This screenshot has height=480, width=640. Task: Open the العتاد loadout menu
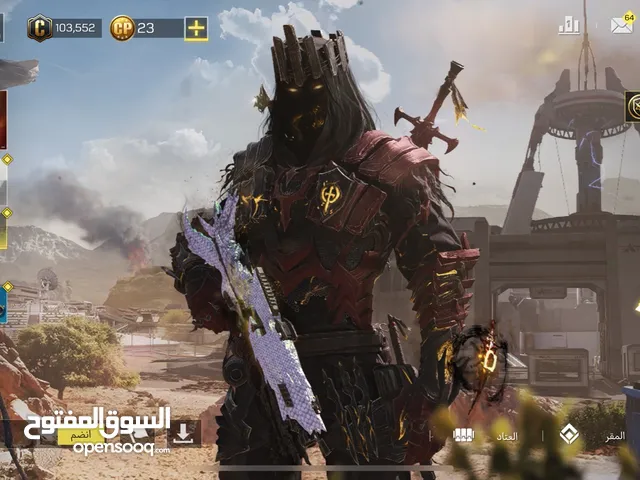[508, 435]
